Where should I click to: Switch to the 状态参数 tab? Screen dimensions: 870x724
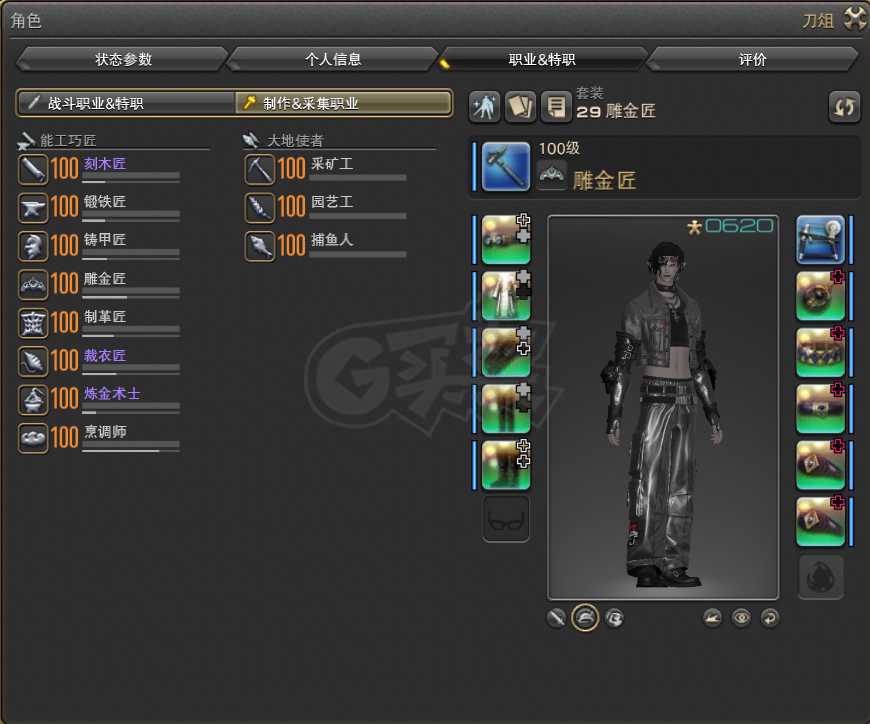click(x=124, y=59)
